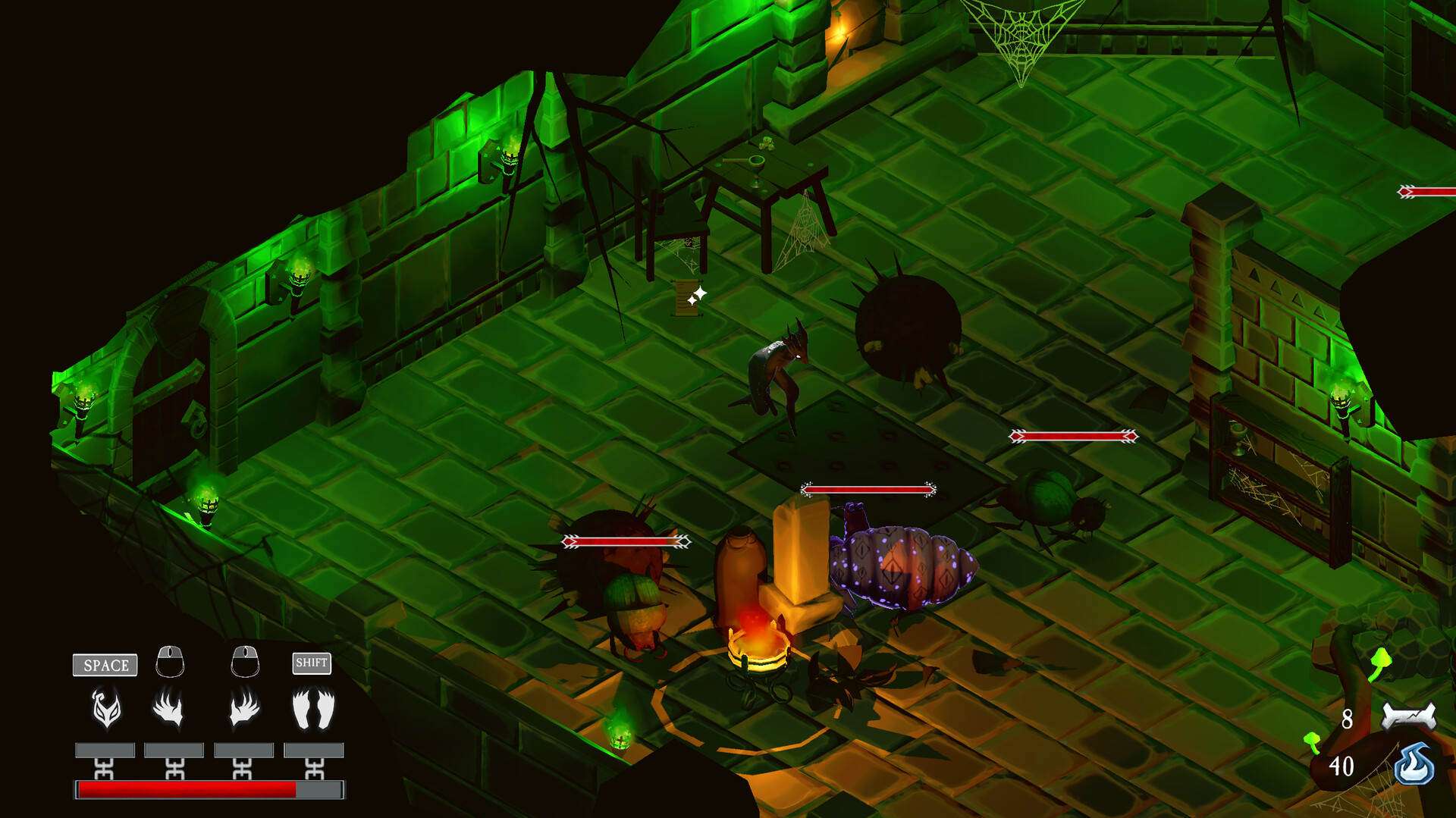Click the fly enemy's health bar on the right
Screen dimensions: 1456x818
point(1074,435)
